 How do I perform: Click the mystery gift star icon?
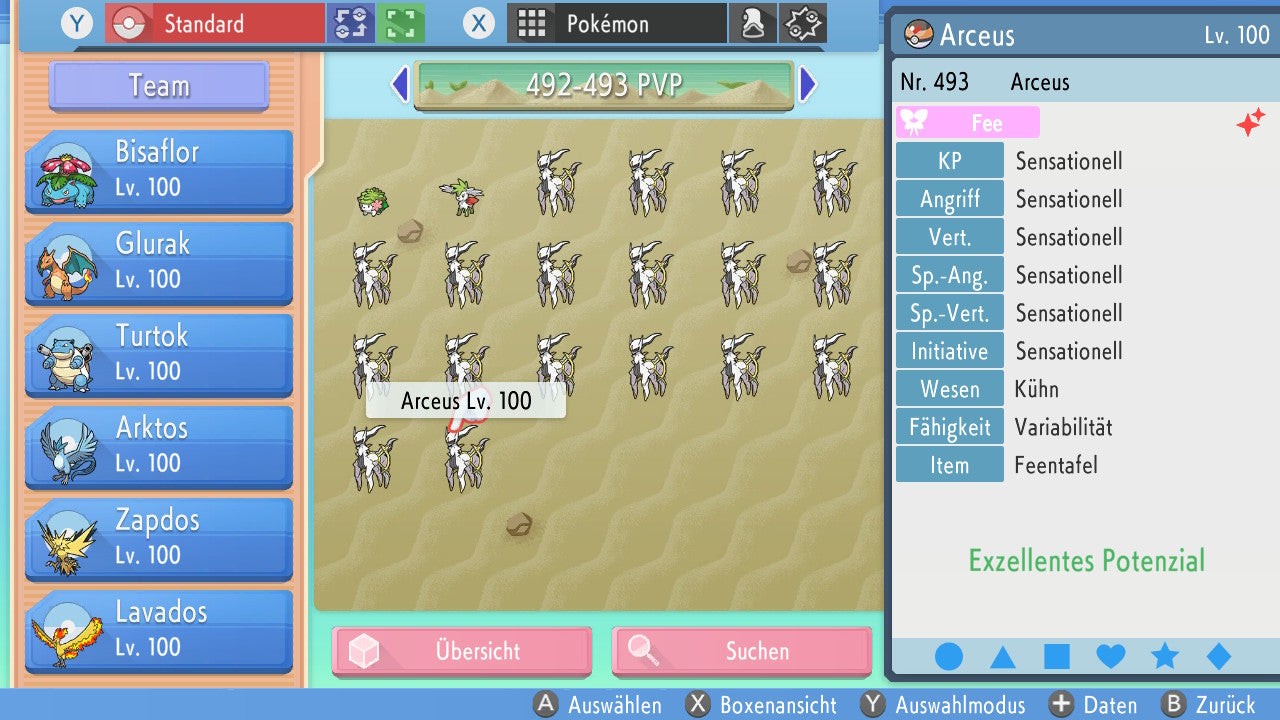click(802, 22)
